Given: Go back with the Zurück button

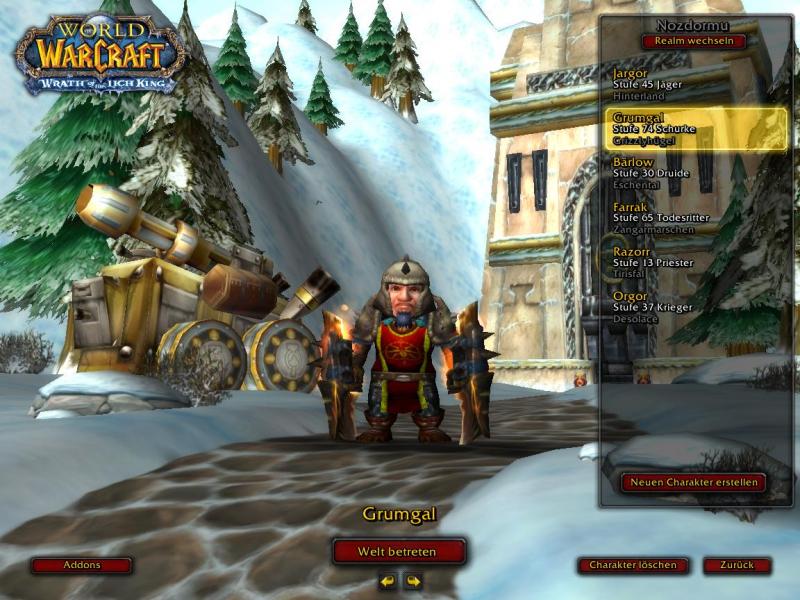Looking at the screenshot, I should click(x=737, y=565).
